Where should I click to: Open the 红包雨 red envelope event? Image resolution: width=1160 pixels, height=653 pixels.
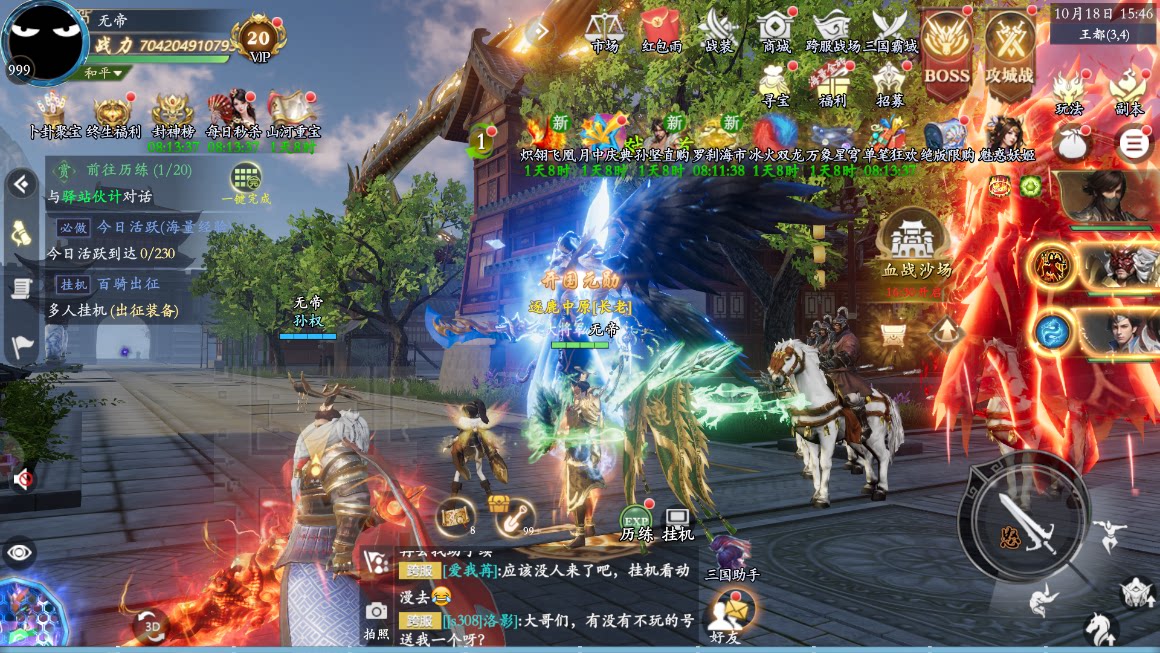tap(661, 28)
